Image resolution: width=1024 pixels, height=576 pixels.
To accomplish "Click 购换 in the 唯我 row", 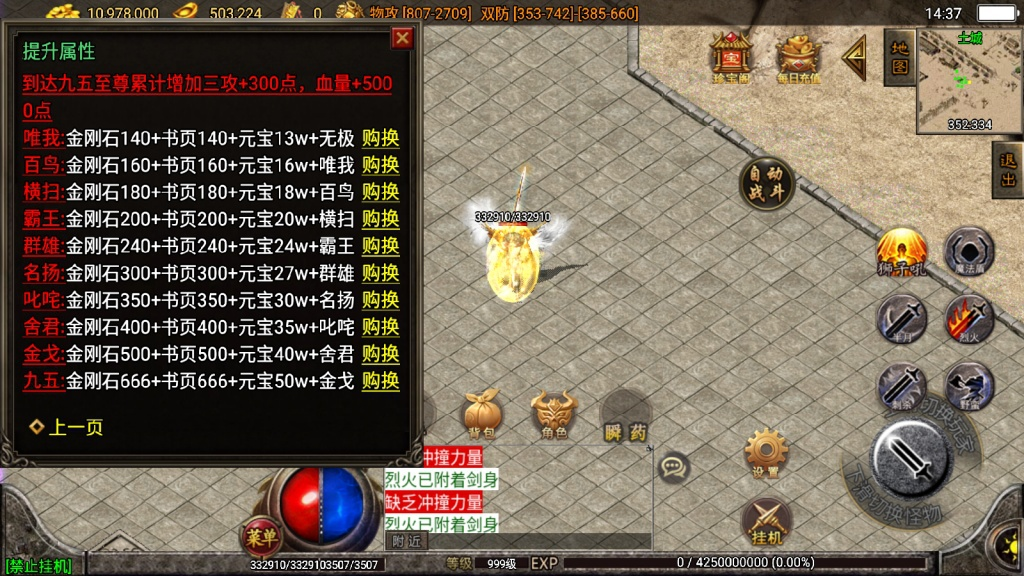I will (380, 138).
